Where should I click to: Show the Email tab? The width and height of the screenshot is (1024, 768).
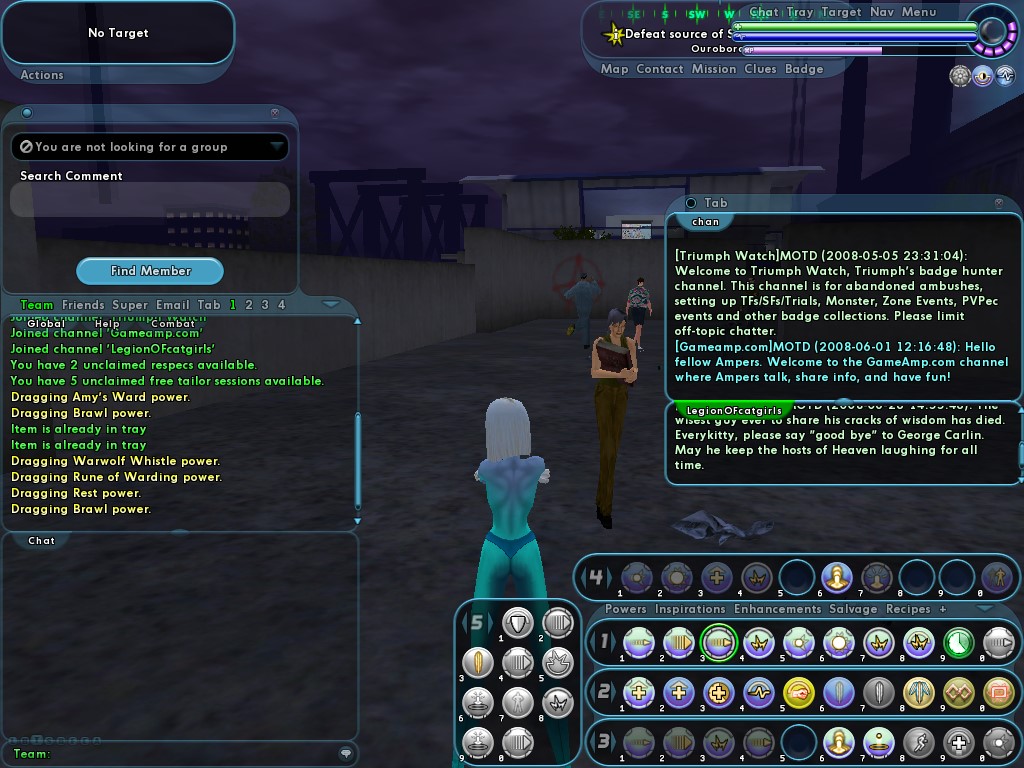(172, 305)
